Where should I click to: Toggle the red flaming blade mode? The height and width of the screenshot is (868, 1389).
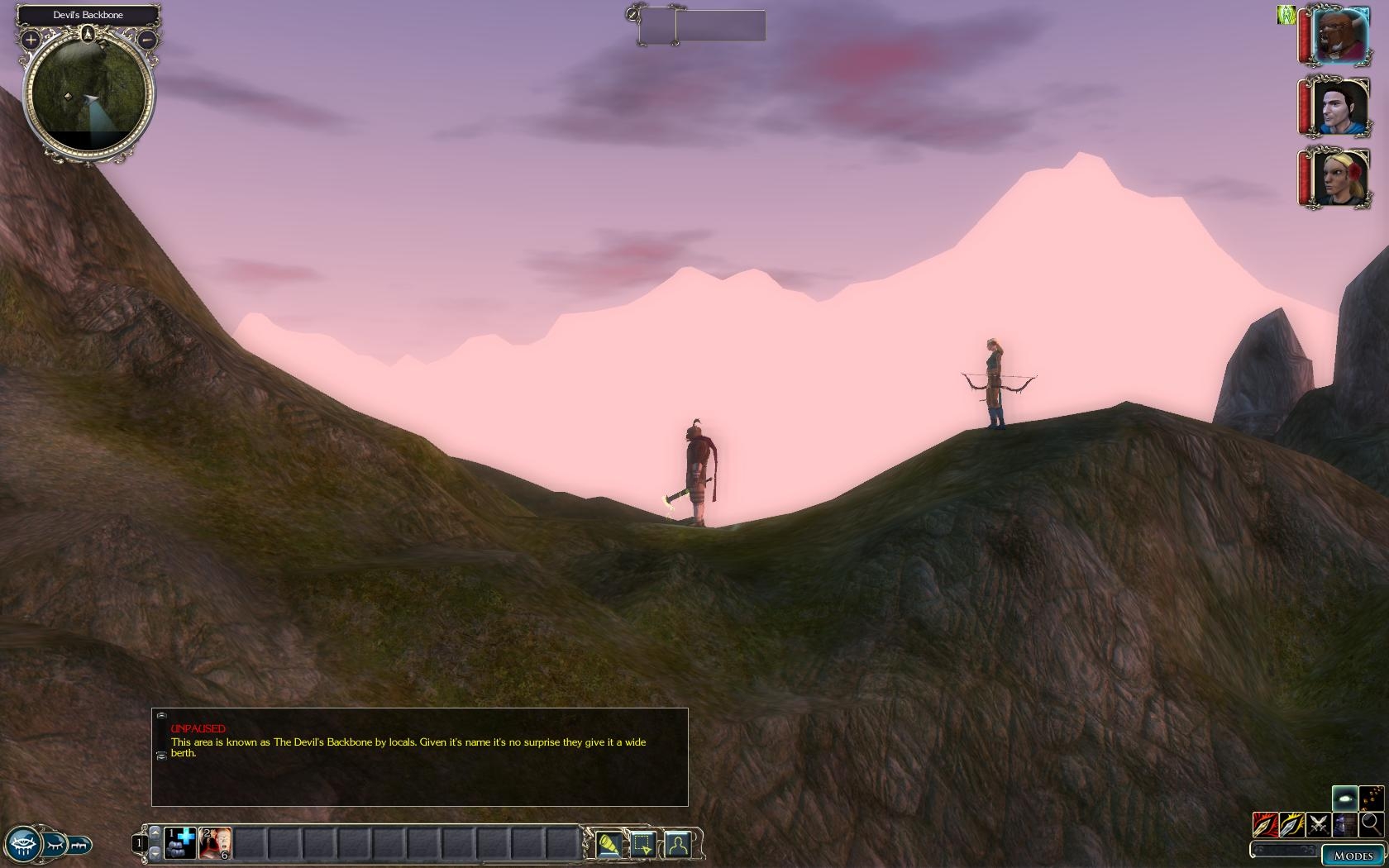pyautogui.click(x=1265, y=824)
